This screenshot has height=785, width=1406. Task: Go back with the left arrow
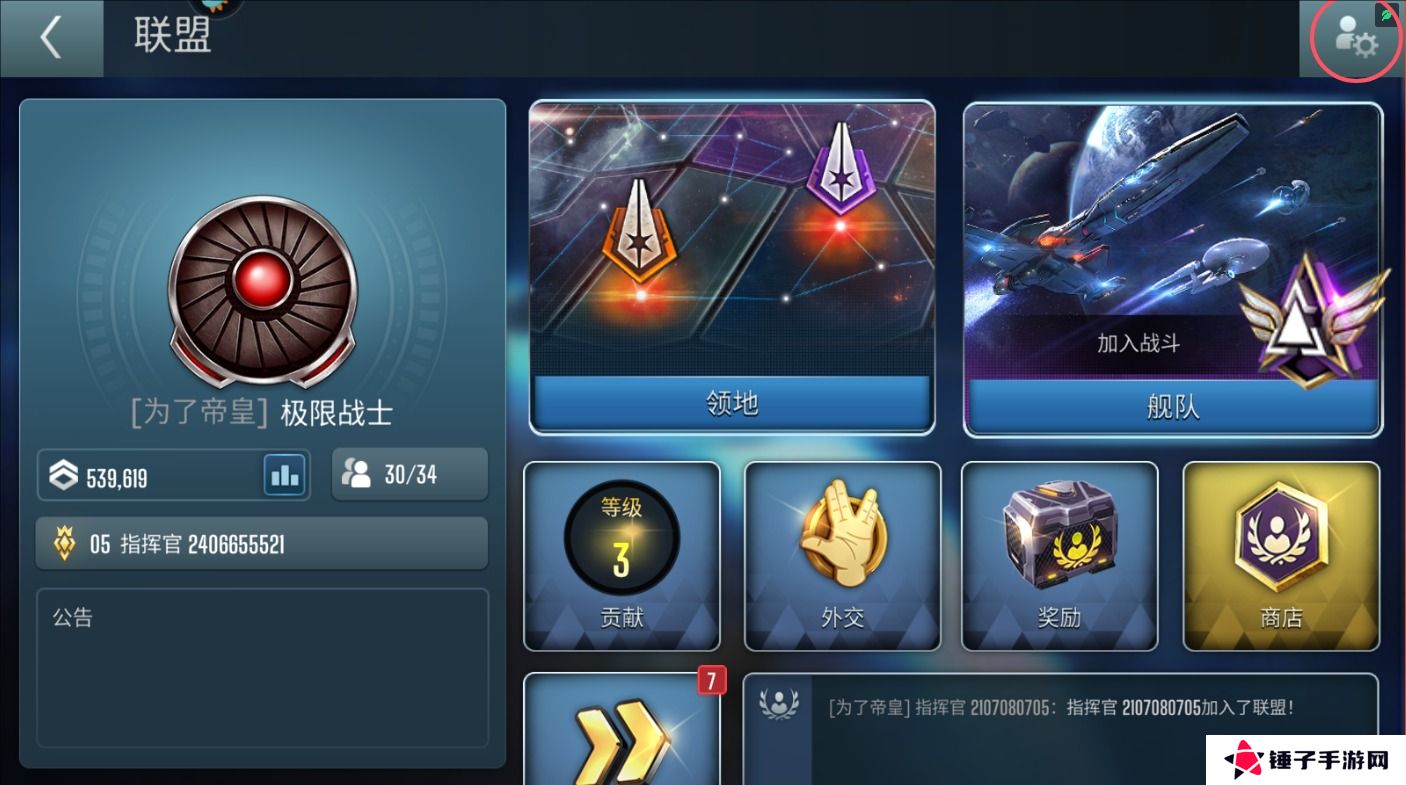tap(49, 38)
